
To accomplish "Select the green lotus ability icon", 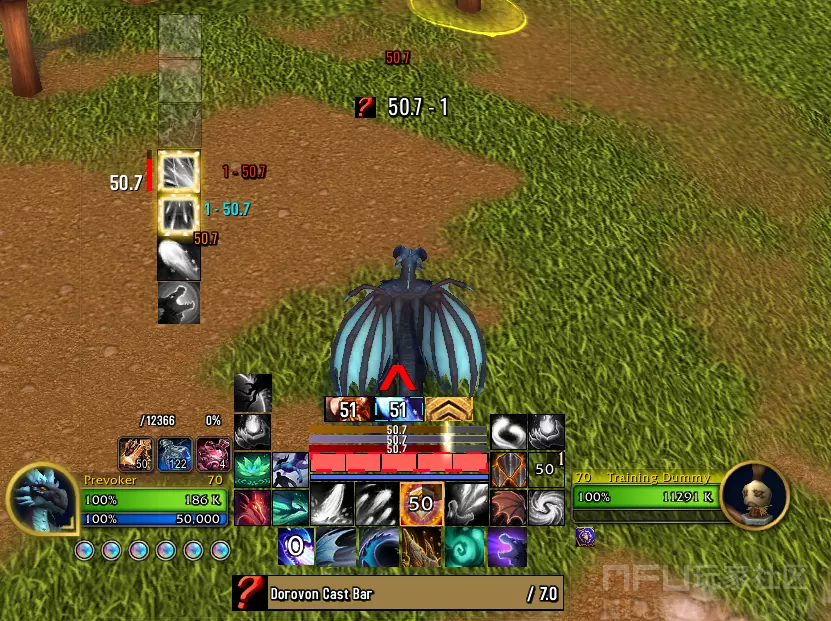I will (x=252, y=468).
